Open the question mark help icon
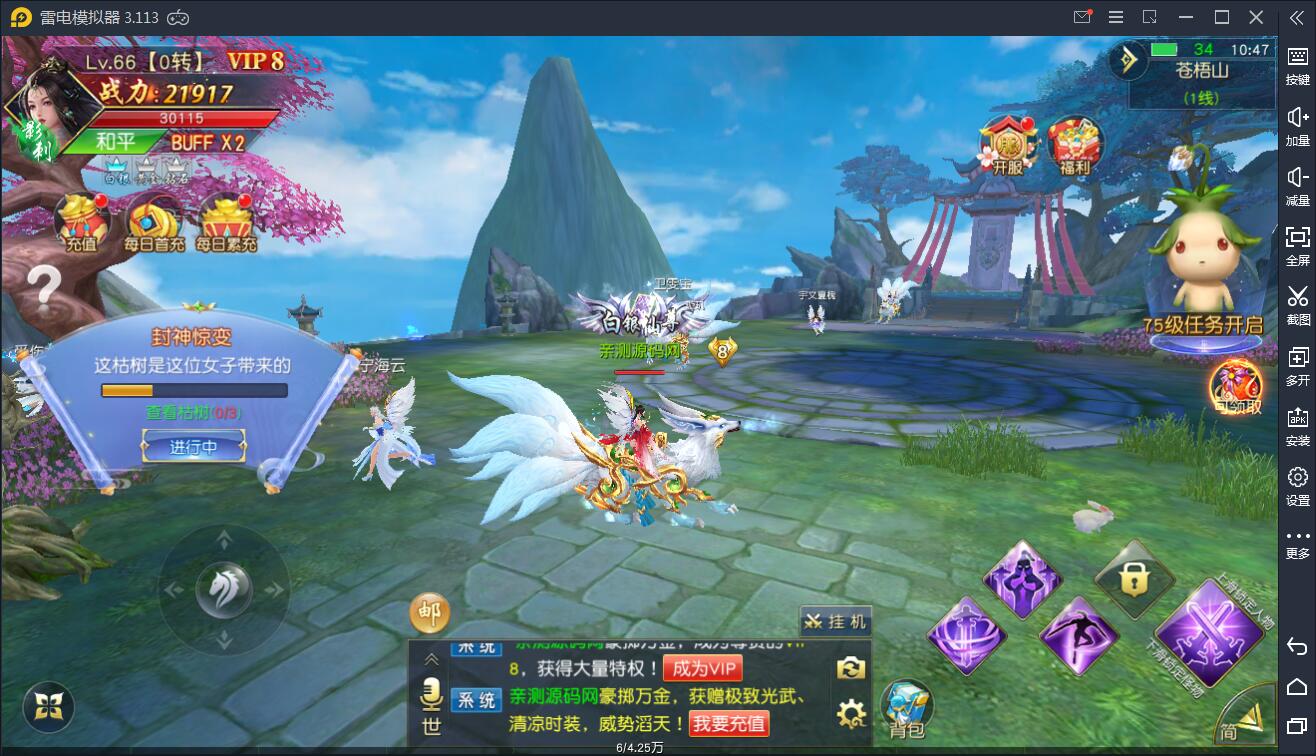Screen dimensions: 1316x756 44,287
